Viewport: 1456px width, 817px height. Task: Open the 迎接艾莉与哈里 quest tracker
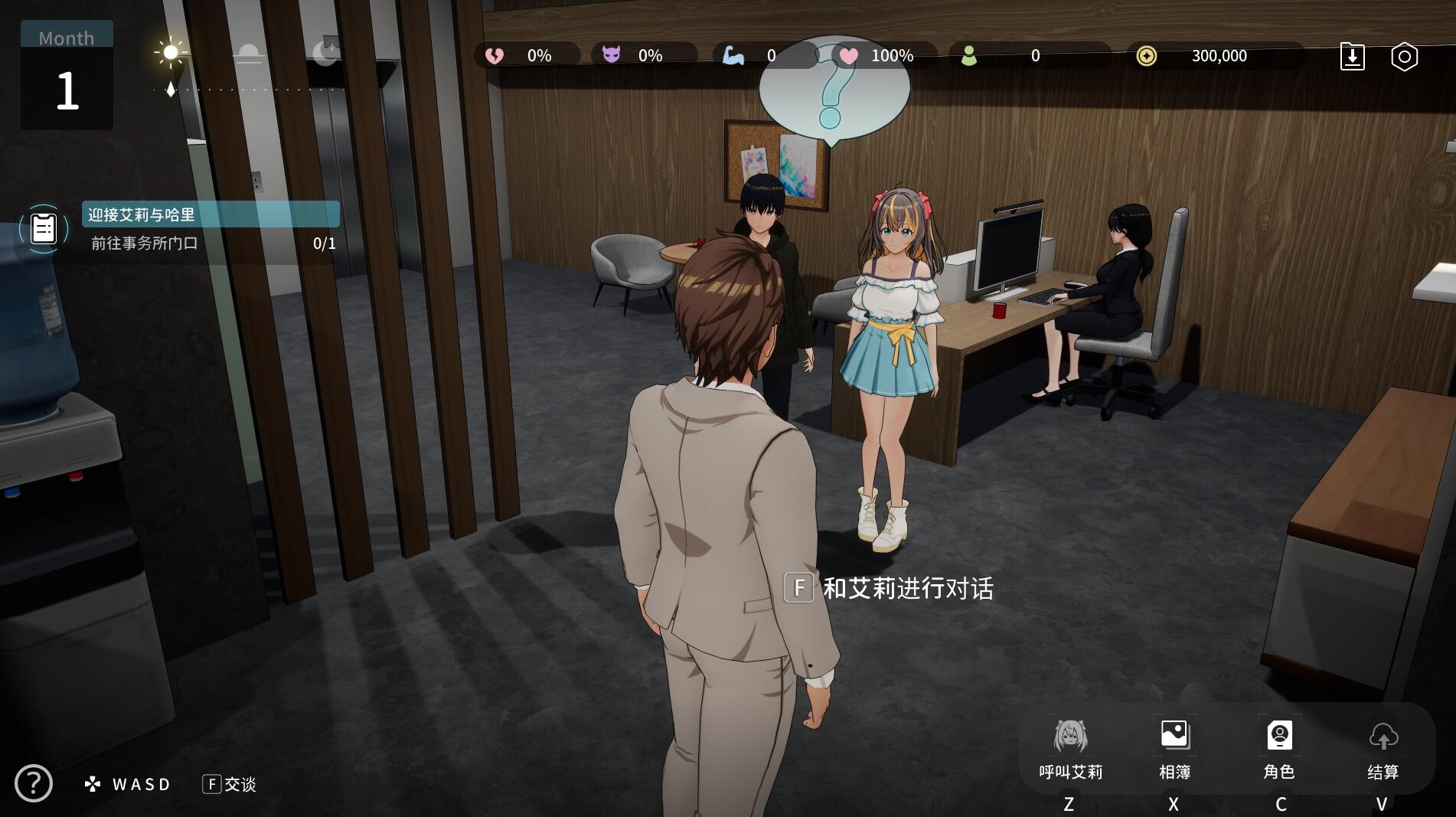pyautogui.click(x=211, y=214)
